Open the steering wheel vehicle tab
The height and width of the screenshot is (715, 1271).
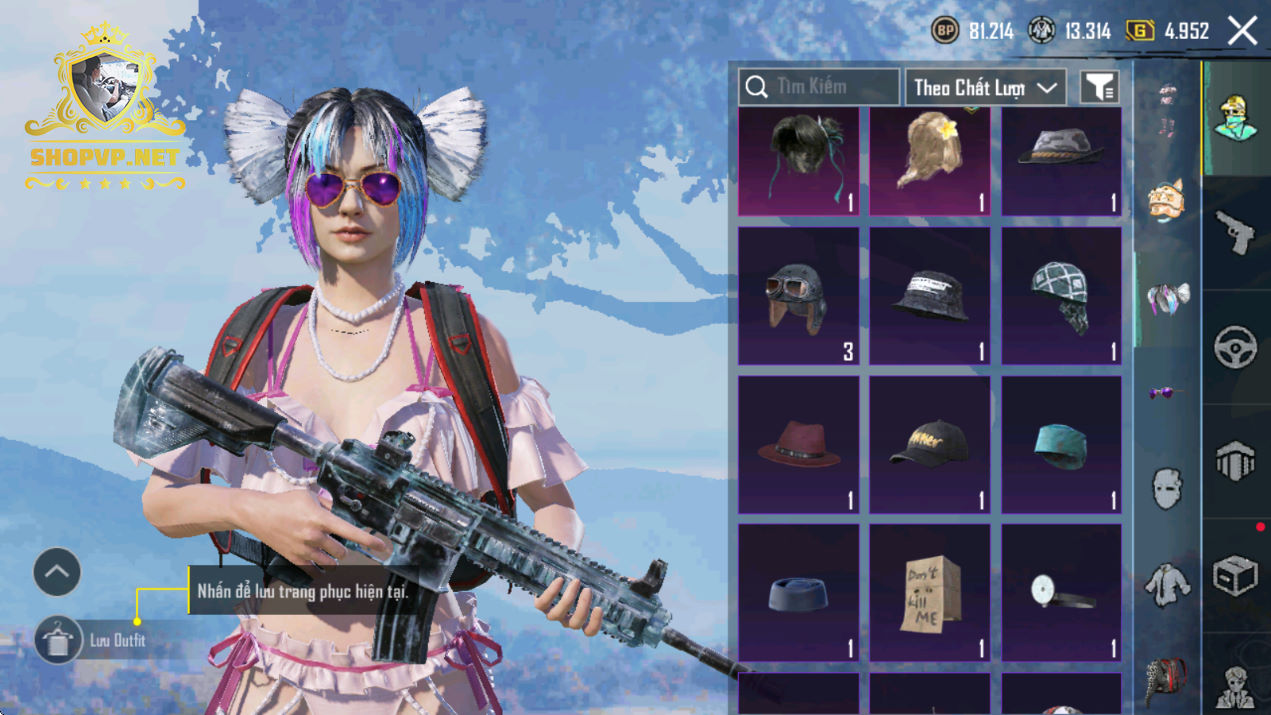[x=1235, y=347]
